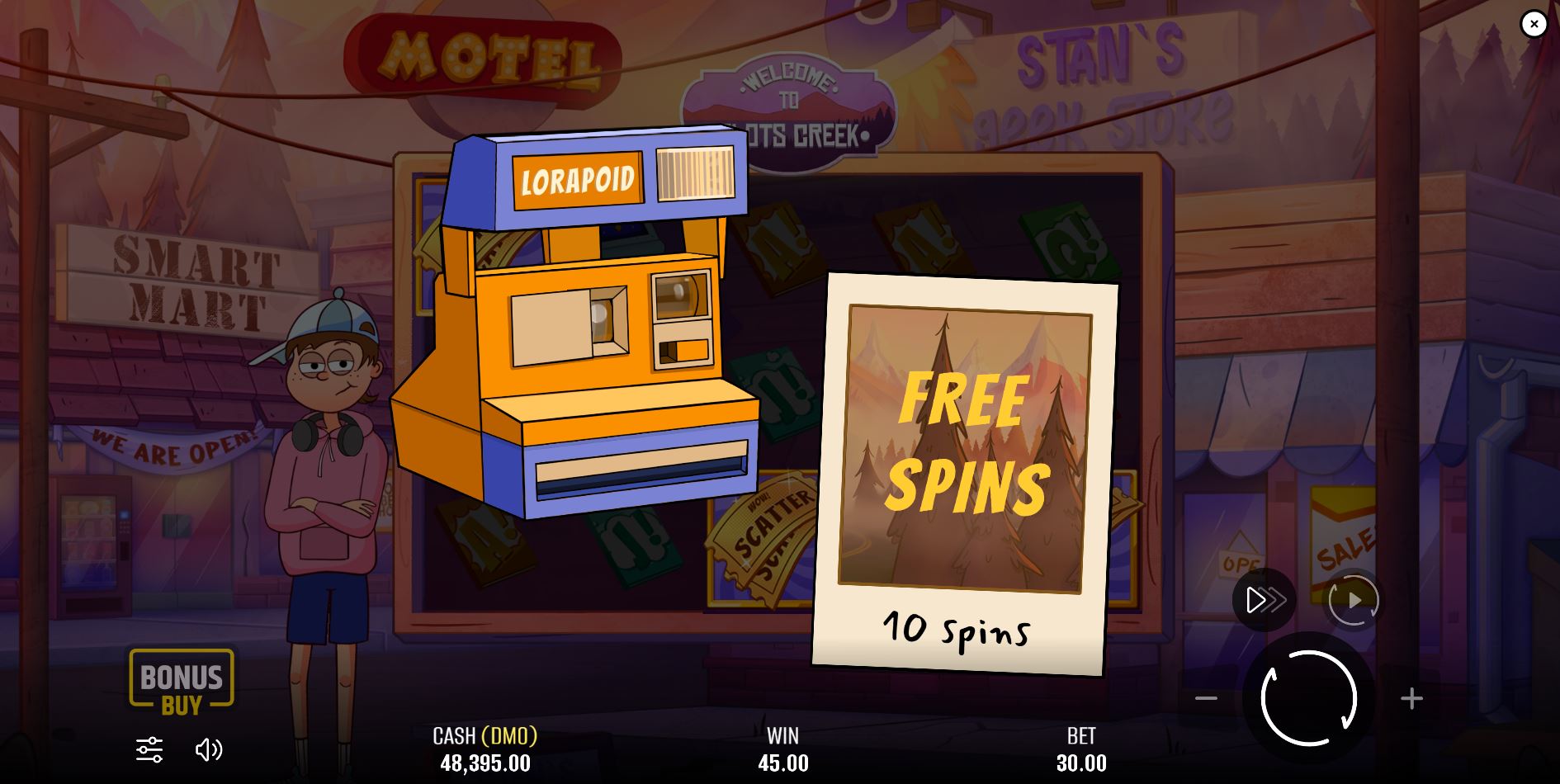The height and width of the screenshot is (784, 1560).
Task: Dismiss the Free Spins popup with X
Action: [1534, 24]
